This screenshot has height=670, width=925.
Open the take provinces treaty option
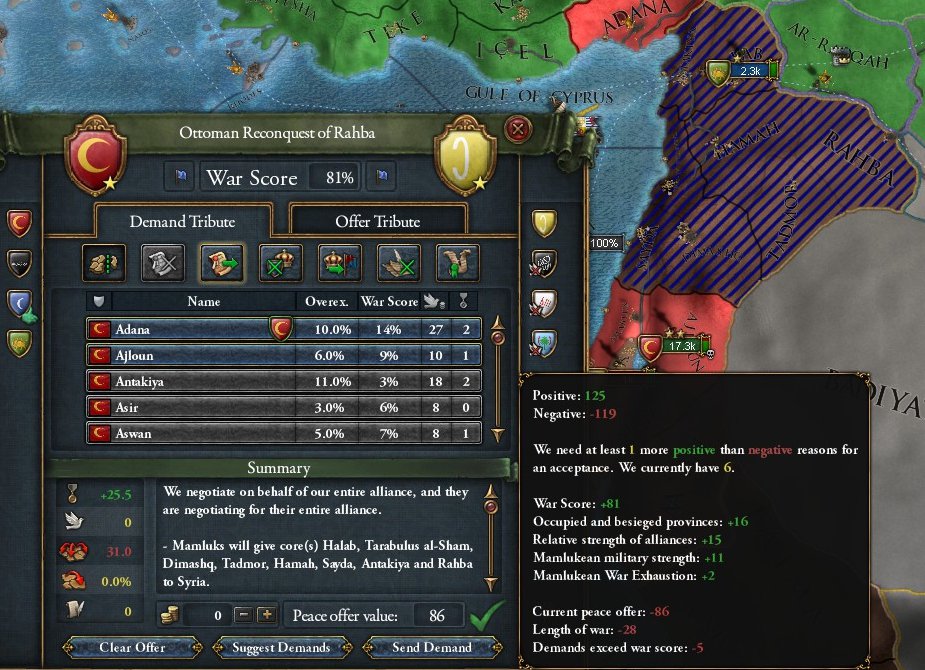coord(103,262)
